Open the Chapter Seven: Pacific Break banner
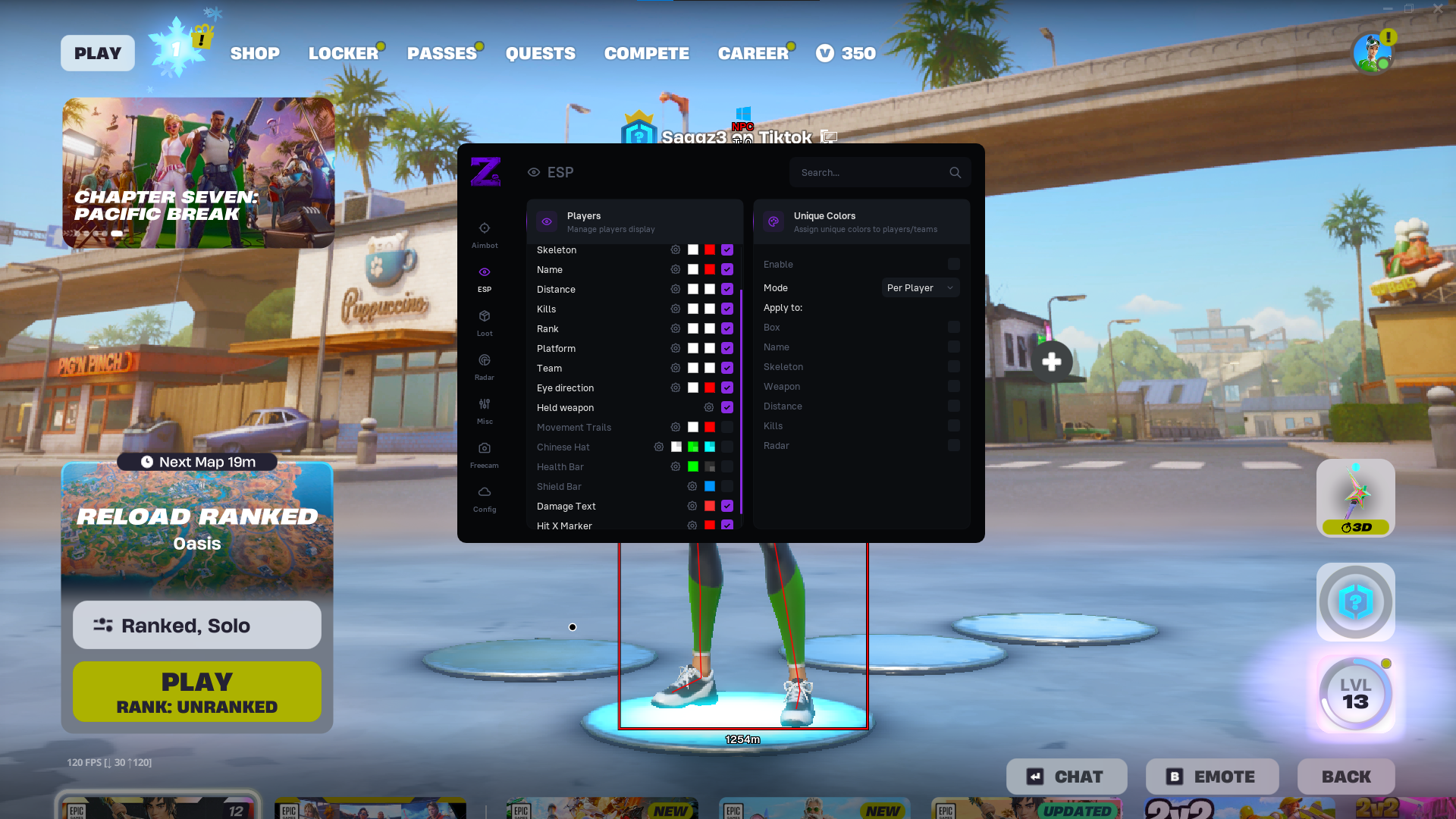The width and height of the screenshot is (1456, 819). tap(198, 173)
